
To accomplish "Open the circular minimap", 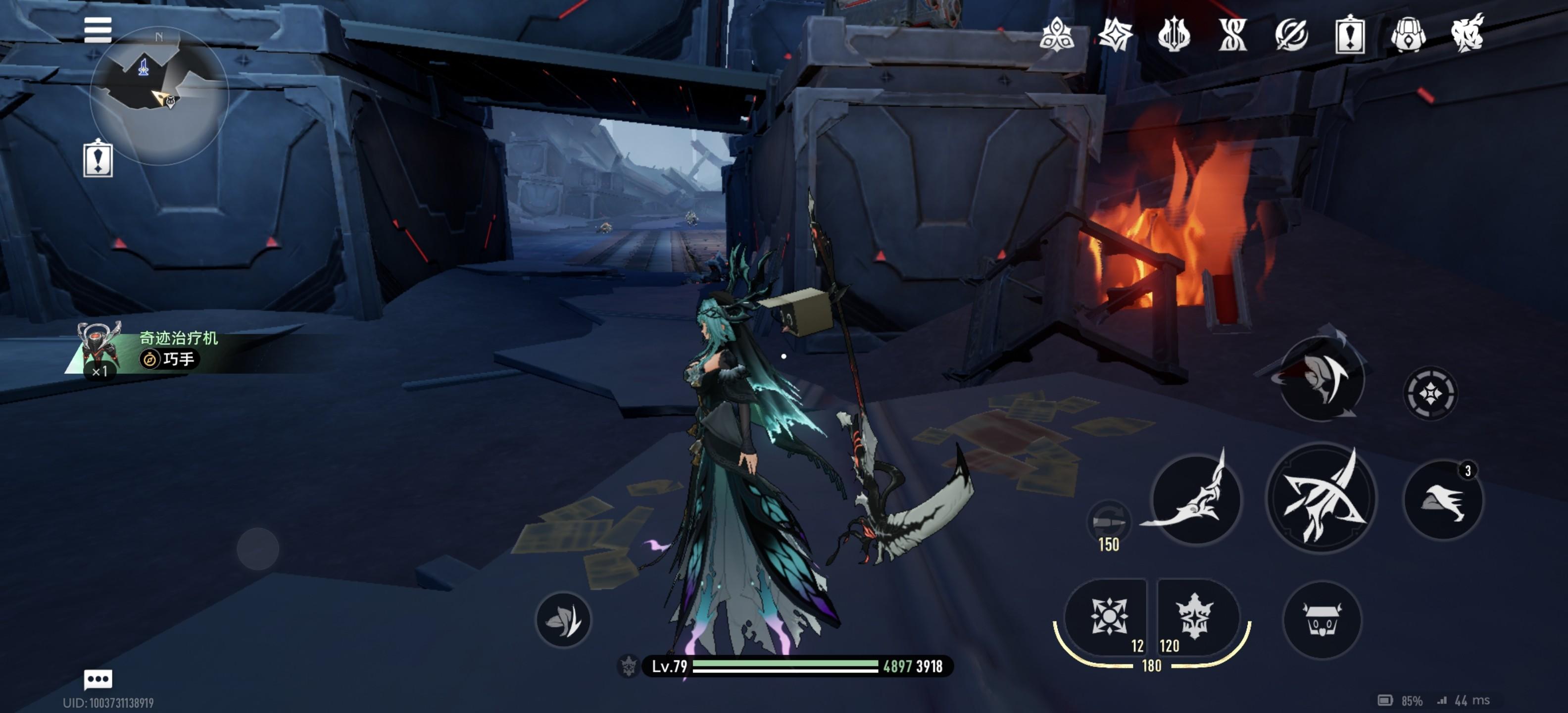I will coord(159,96).
